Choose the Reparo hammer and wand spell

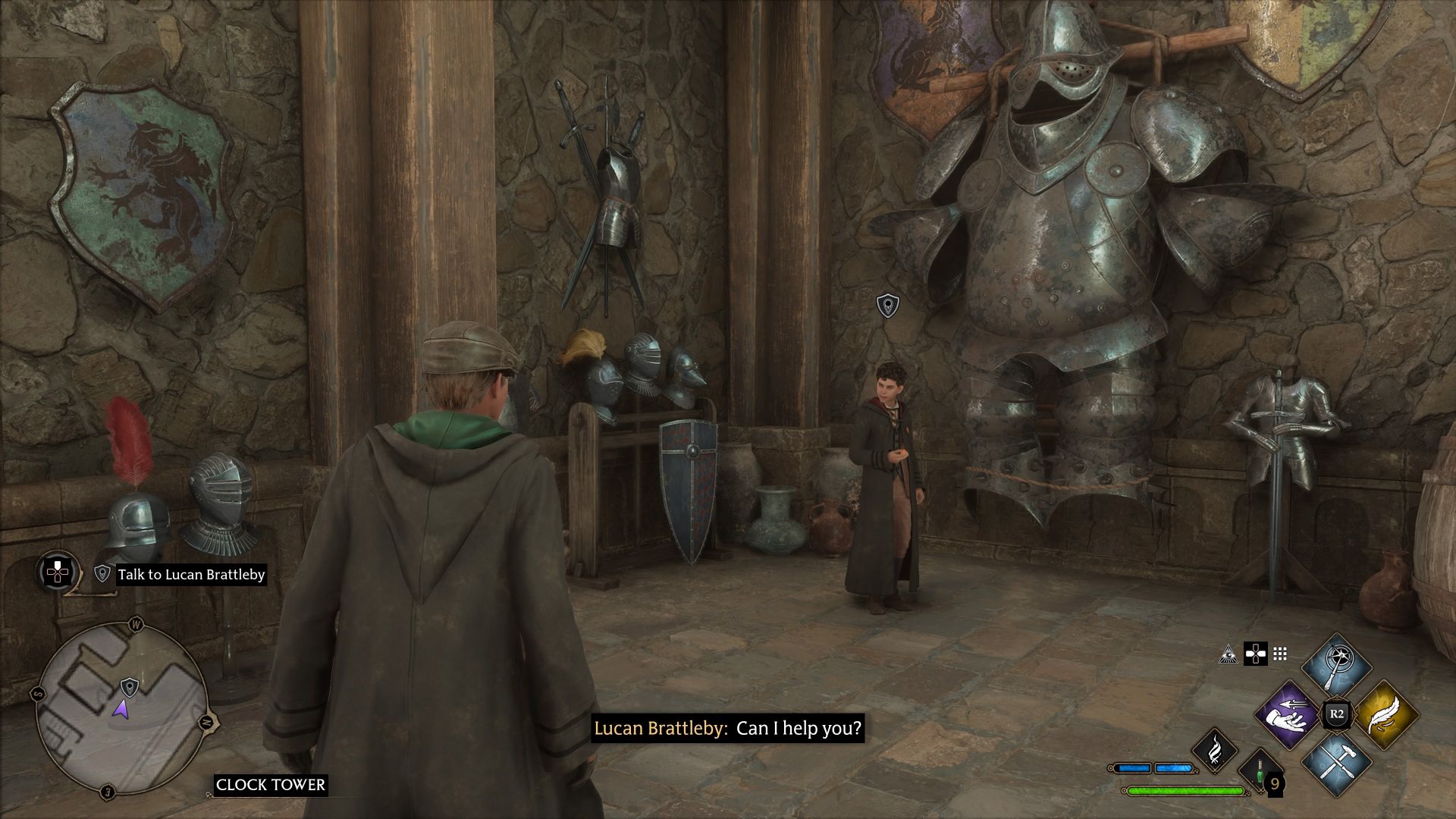pyautogui.click(x=1336, y=761)
